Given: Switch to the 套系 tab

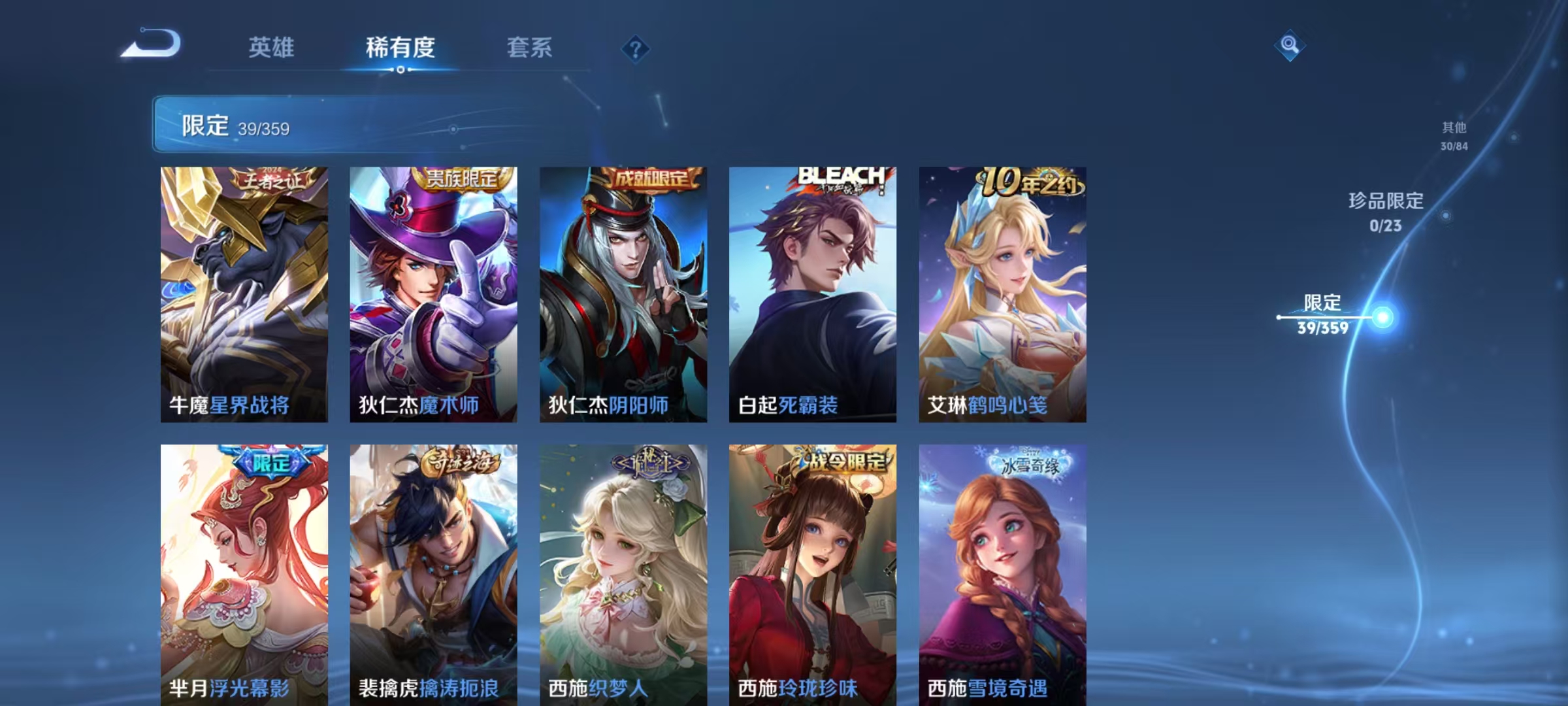Looking at the screenshot, I should point(529,48).
